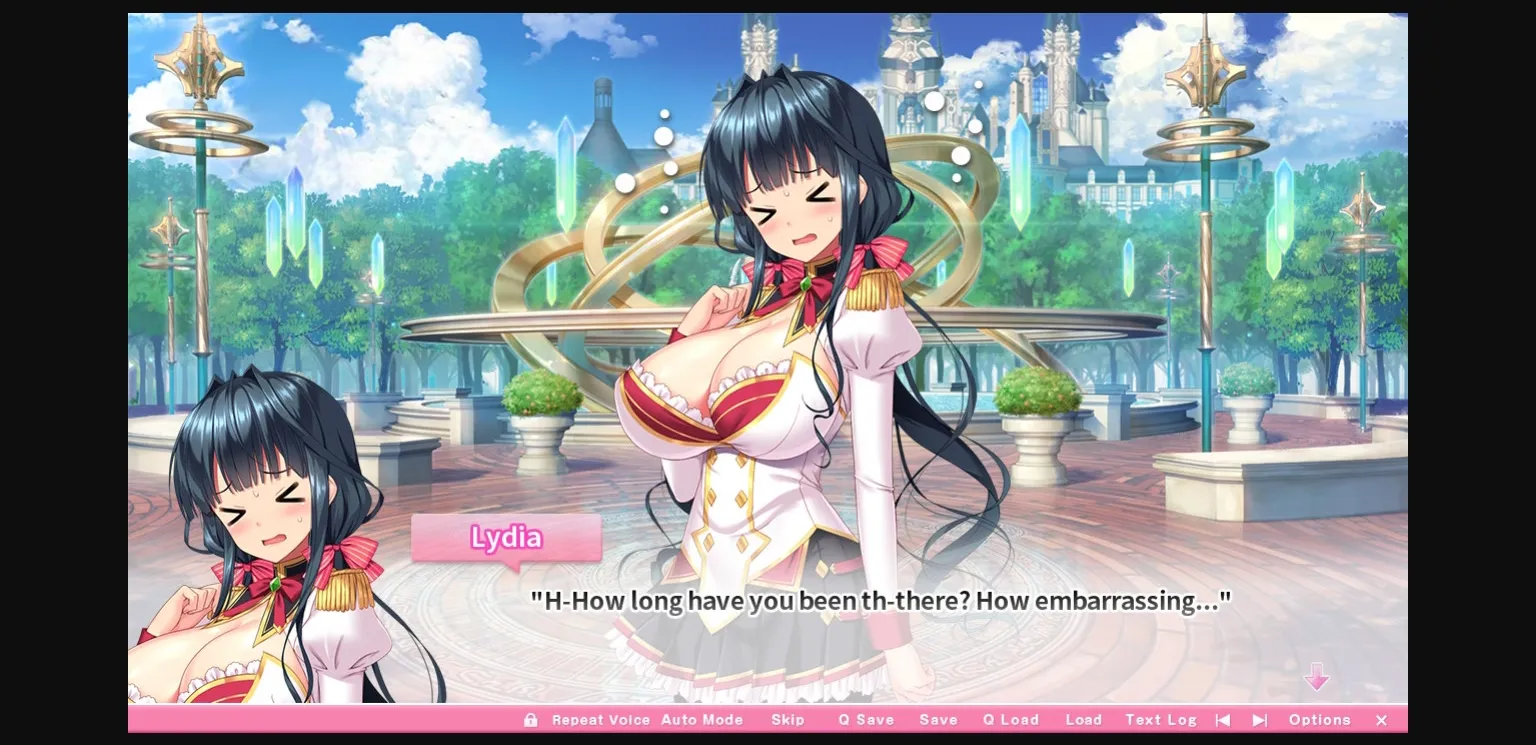Viewport: 1536px width, 745px height.
Task: Open the Options menu
Action: (x=1320, y=719)
